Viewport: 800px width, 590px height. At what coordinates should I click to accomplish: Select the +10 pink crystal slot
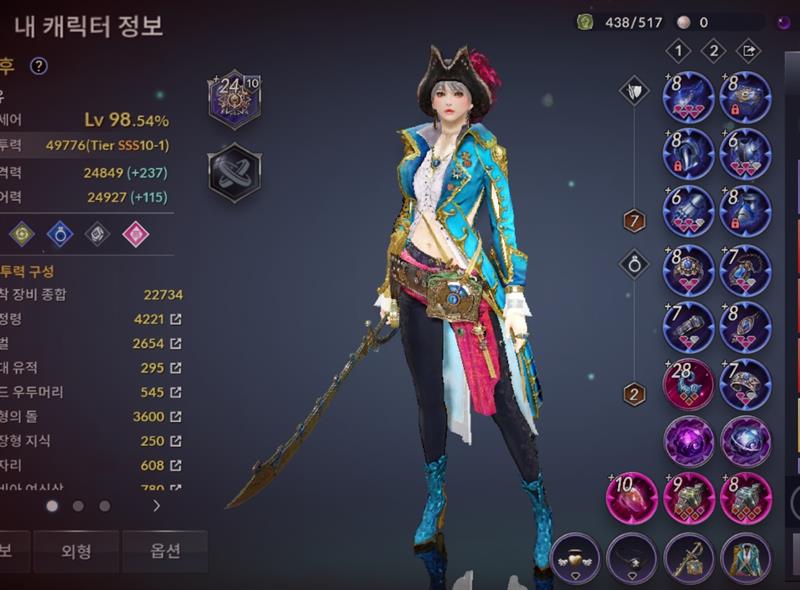tap(632, 497)
